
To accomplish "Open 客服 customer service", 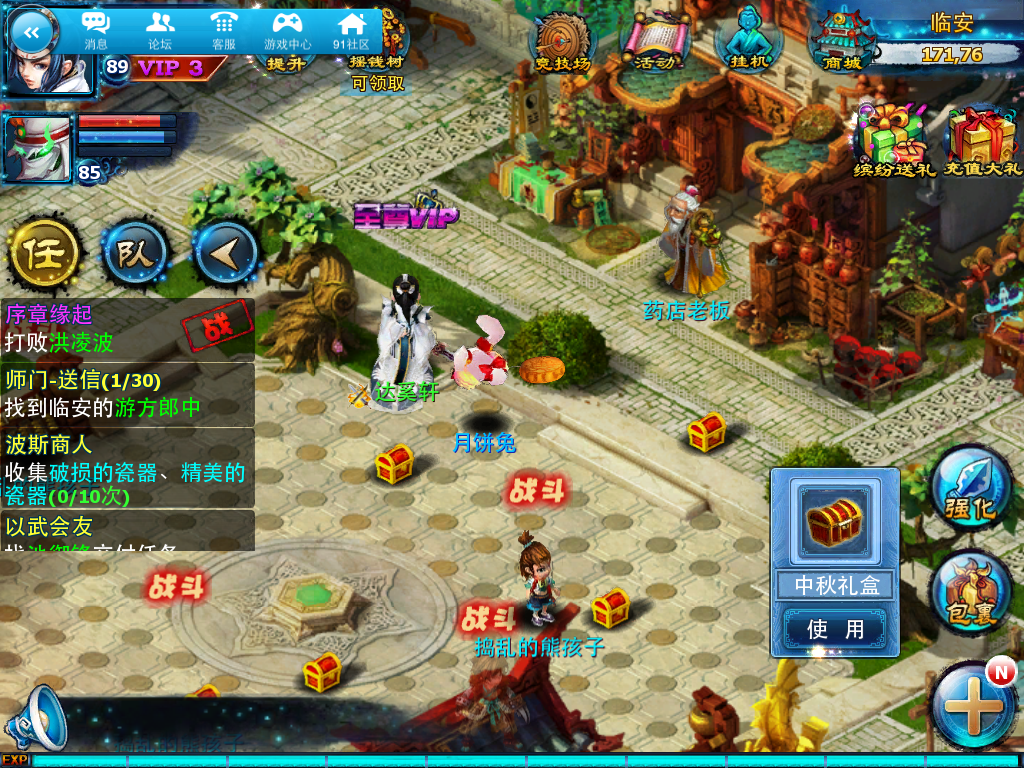I will (223, 30).
